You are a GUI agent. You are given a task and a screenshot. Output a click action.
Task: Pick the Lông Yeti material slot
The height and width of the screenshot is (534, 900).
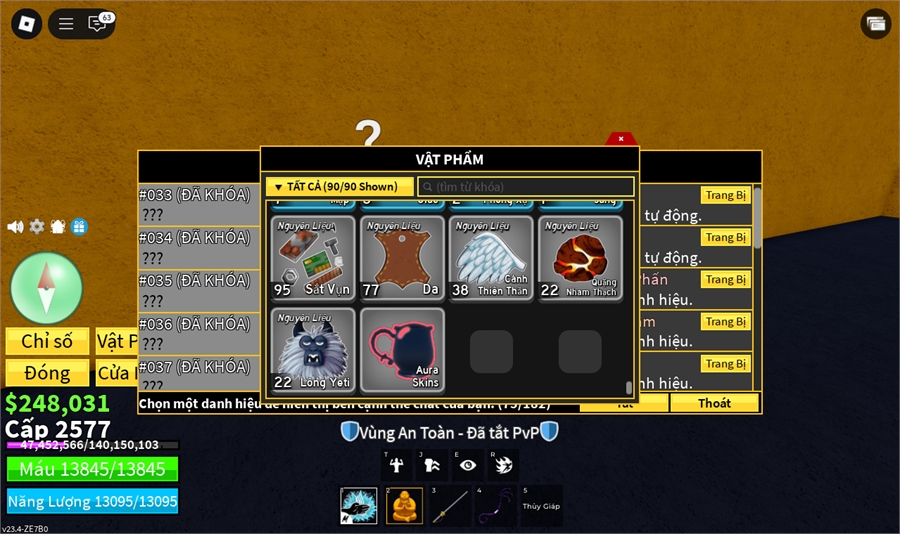click(313, 350)
